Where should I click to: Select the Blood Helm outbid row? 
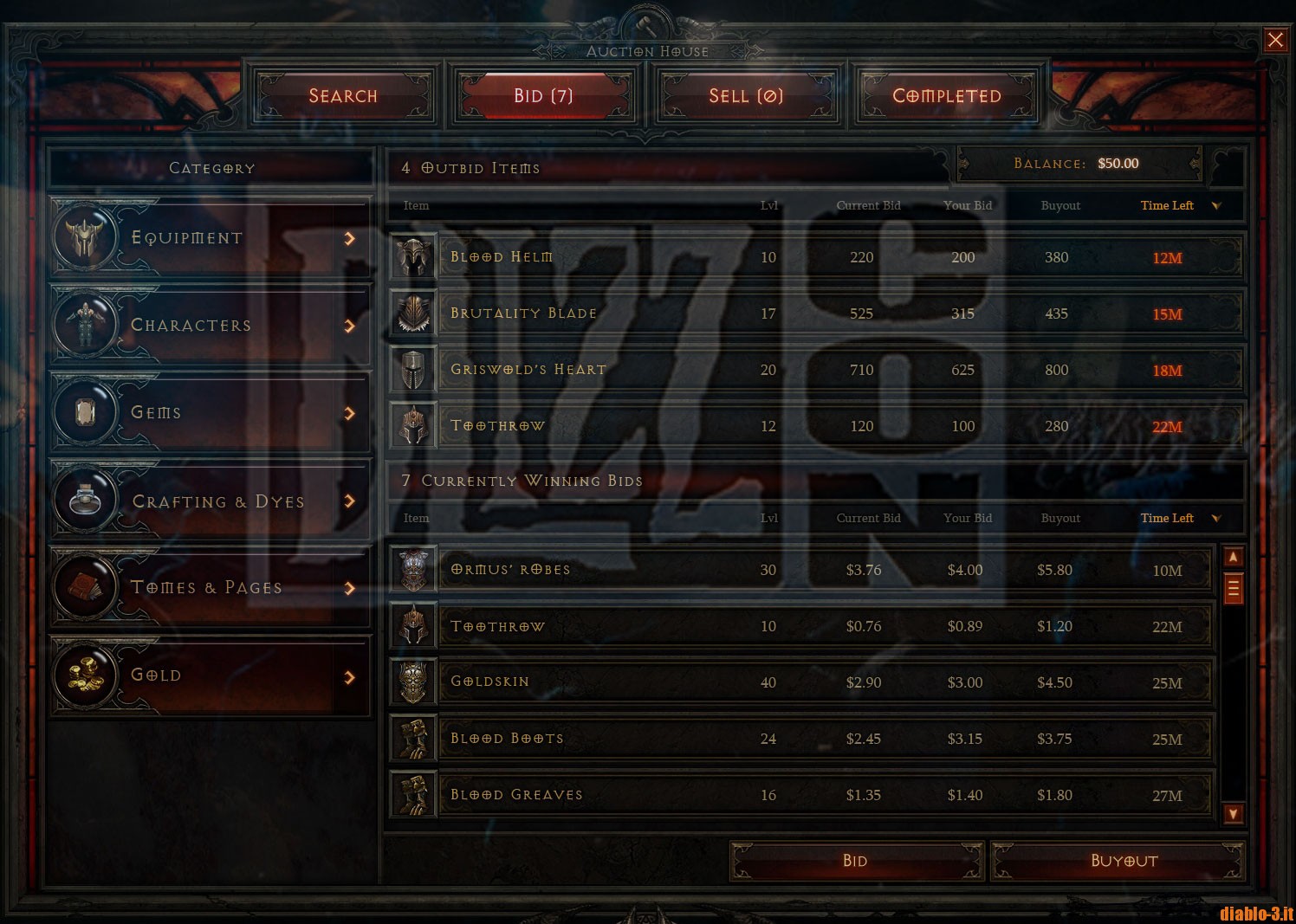pos(814,257)
